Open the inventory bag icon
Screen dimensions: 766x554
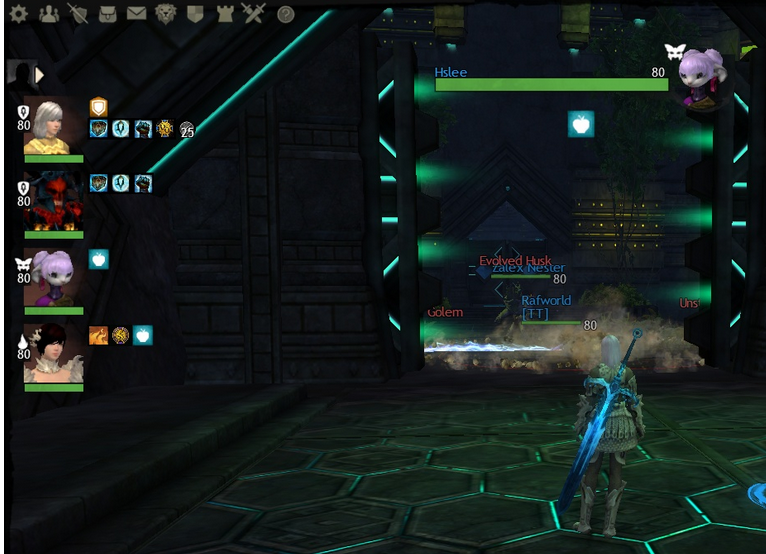point(106,14)
